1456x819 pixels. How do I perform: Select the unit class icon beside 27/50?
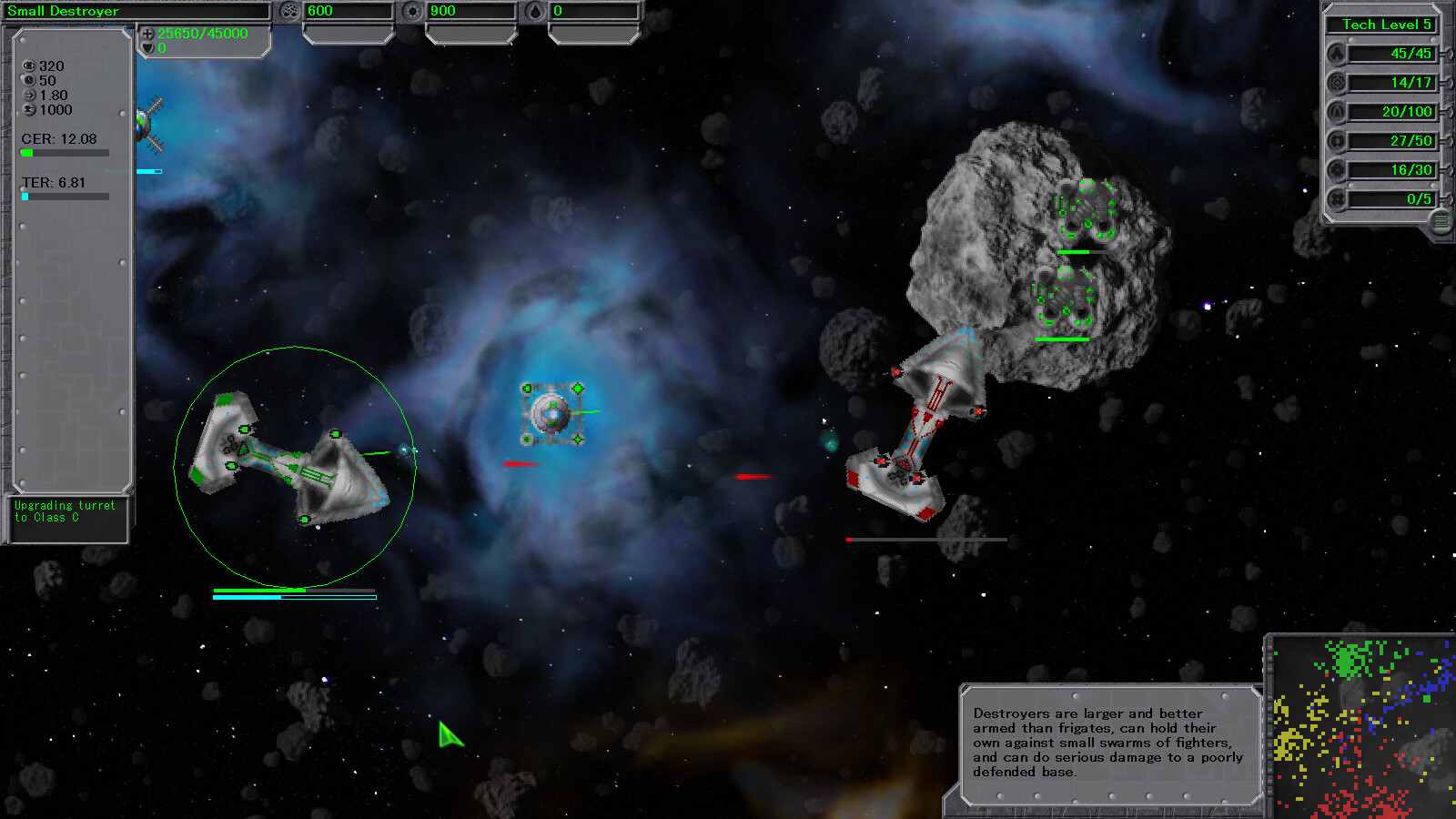pyautogui.click(x=1334, y=141)
